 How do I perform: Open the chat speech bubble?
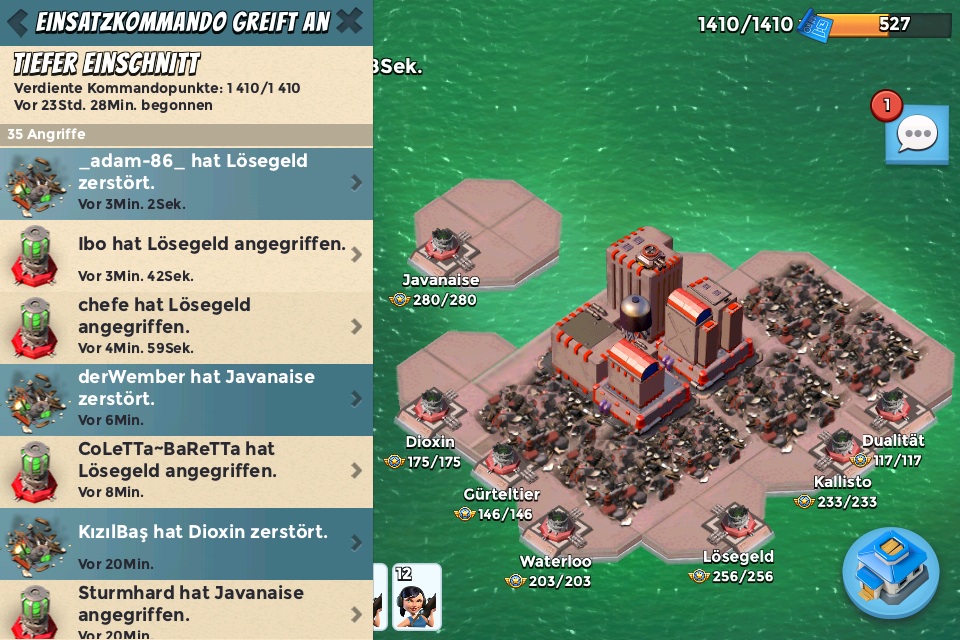pyautogui.click(x=916, y=134)
